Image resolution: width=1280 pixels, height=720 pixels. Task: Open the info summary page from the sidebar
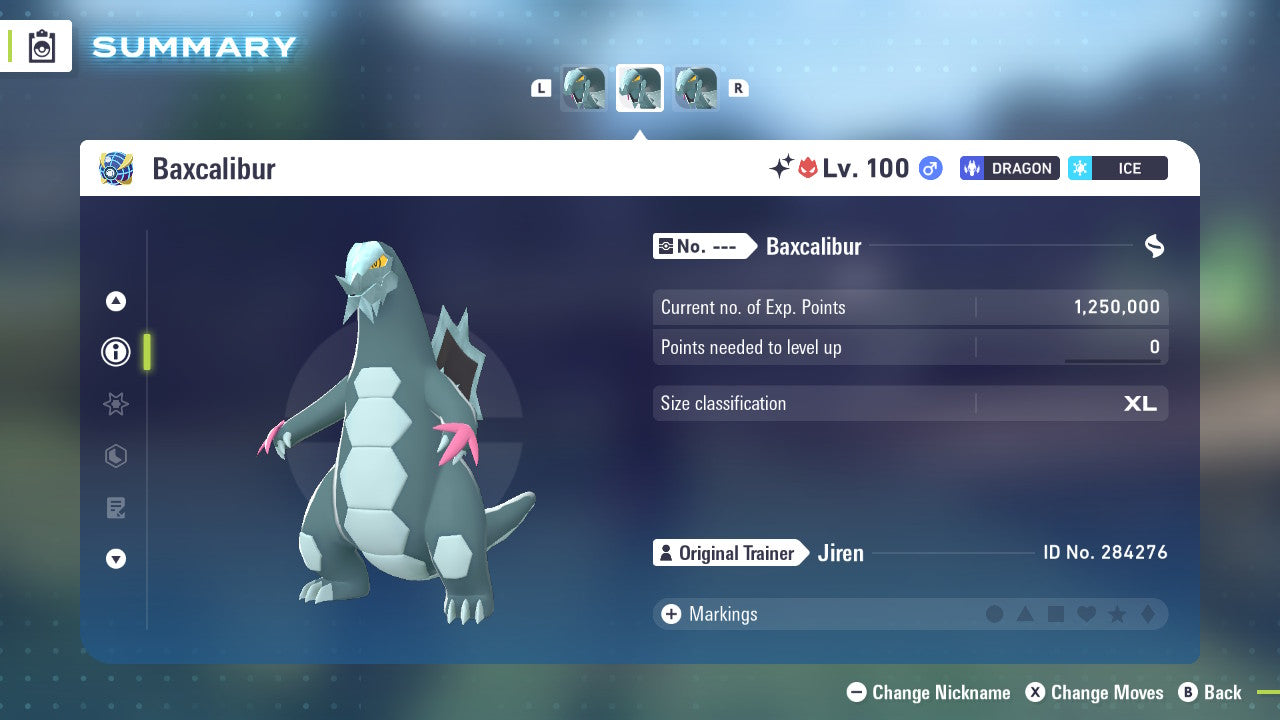pyautogui.click(x=115, y=352)
